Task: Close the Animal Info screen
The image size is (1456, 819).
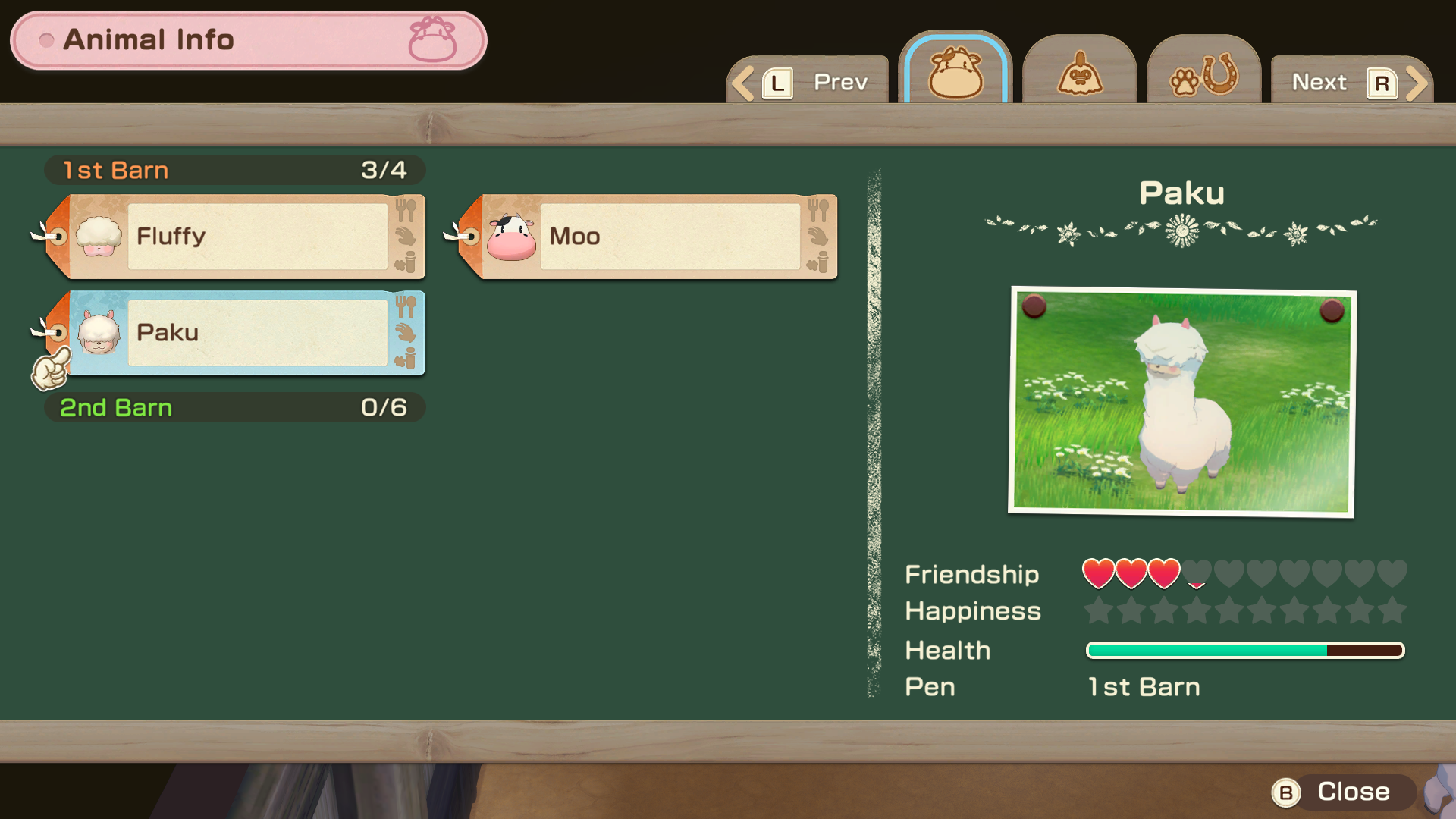Action: pos(1341,792)
